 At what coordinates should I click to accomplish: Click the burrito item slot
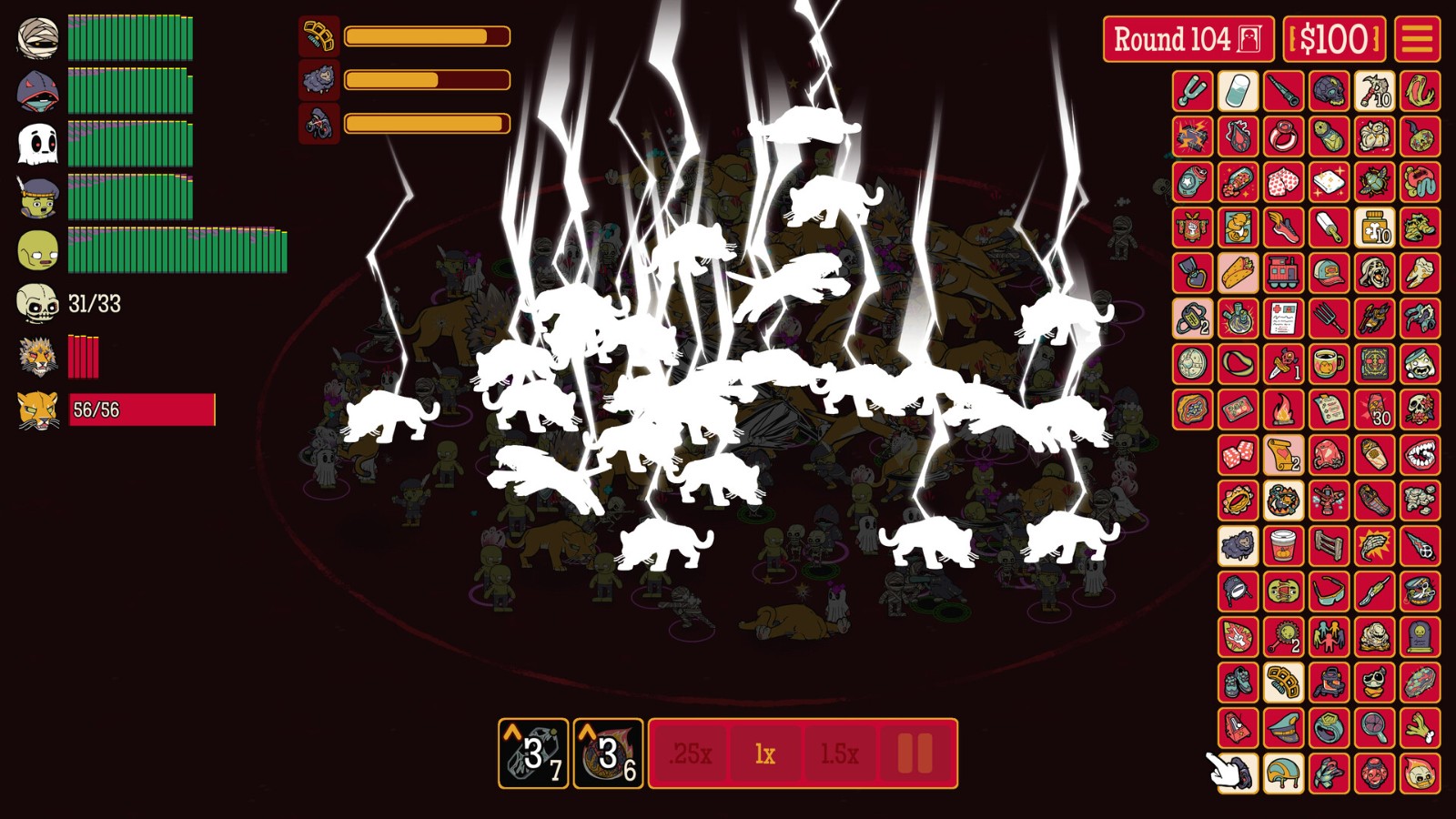coord(1238,273)
